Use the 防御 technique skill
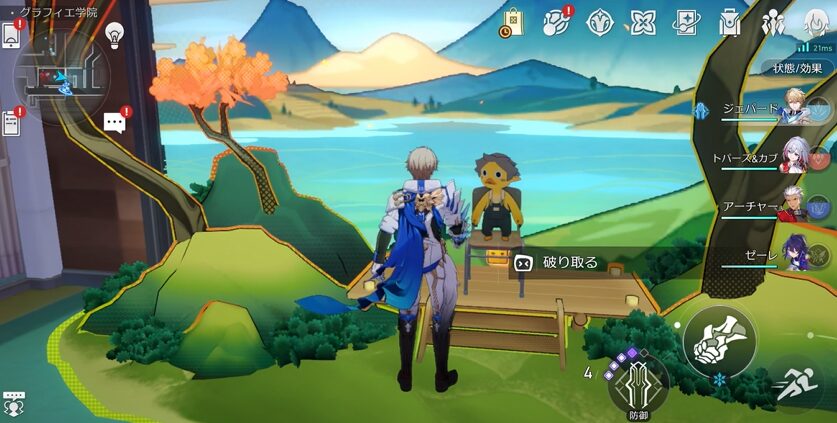The height and width of the screenshot is (423, 837). coord(637,386)
